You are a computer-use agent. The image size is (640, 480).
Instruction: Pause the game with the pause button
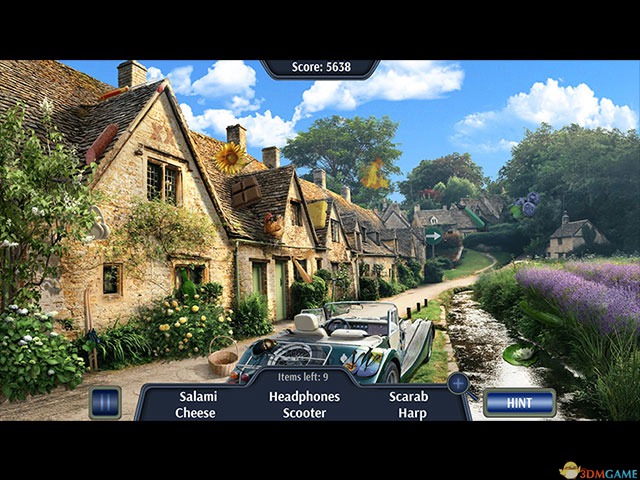coord(105,402)
